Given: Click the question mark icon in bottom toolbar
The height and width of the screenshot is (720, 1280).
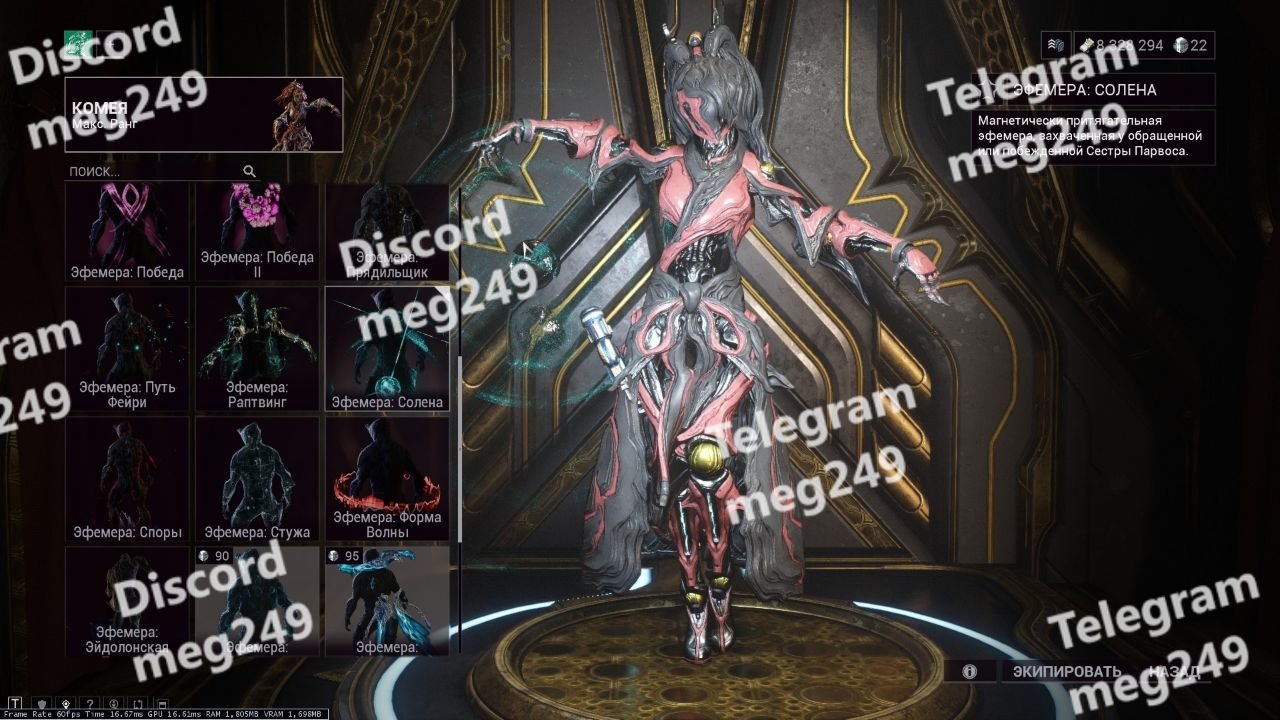Looking at the screenshot, I should (x=89, y=703).
